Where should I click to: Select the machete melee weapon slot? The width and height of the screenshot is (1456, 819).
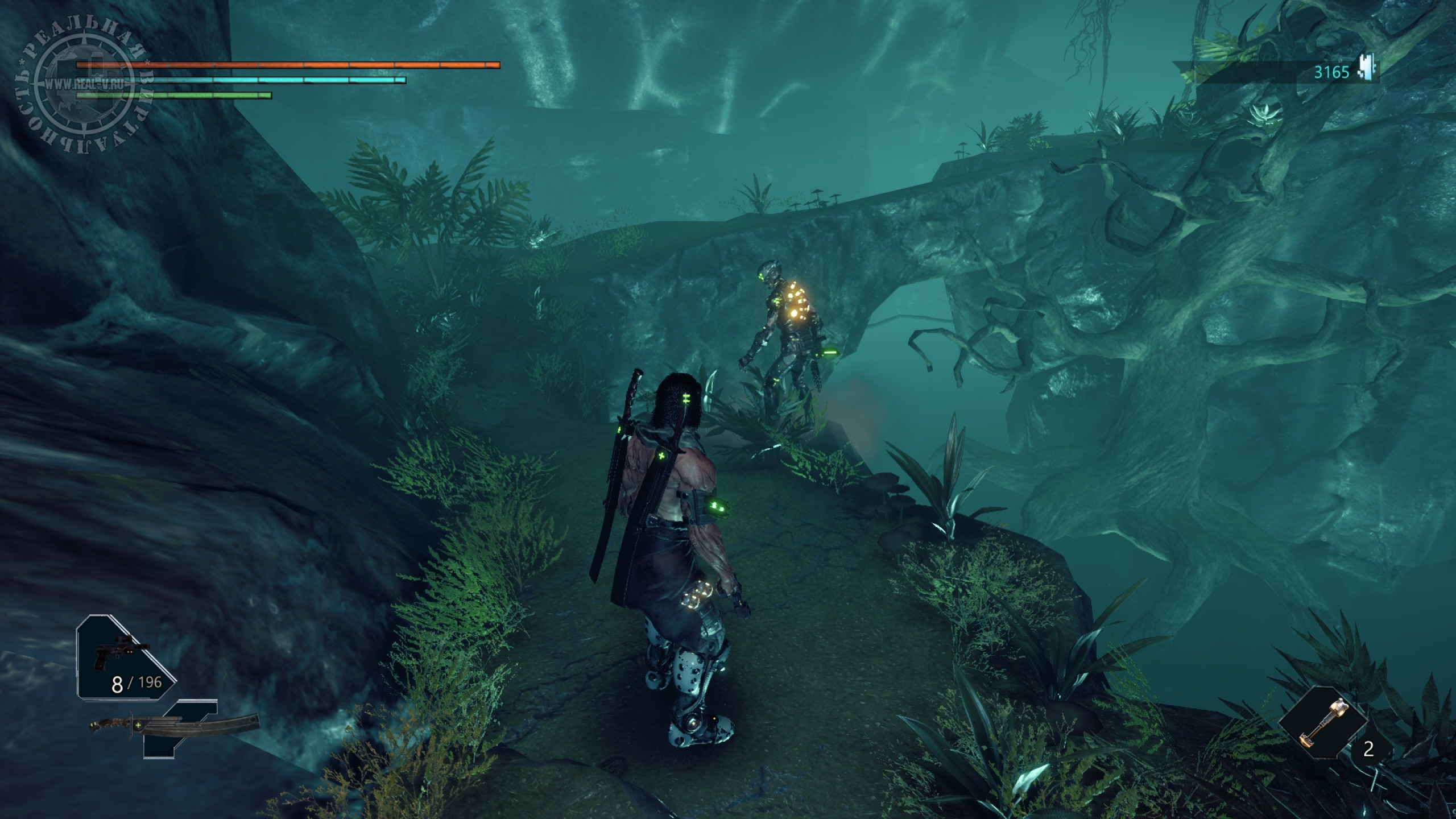coord(173,726)
